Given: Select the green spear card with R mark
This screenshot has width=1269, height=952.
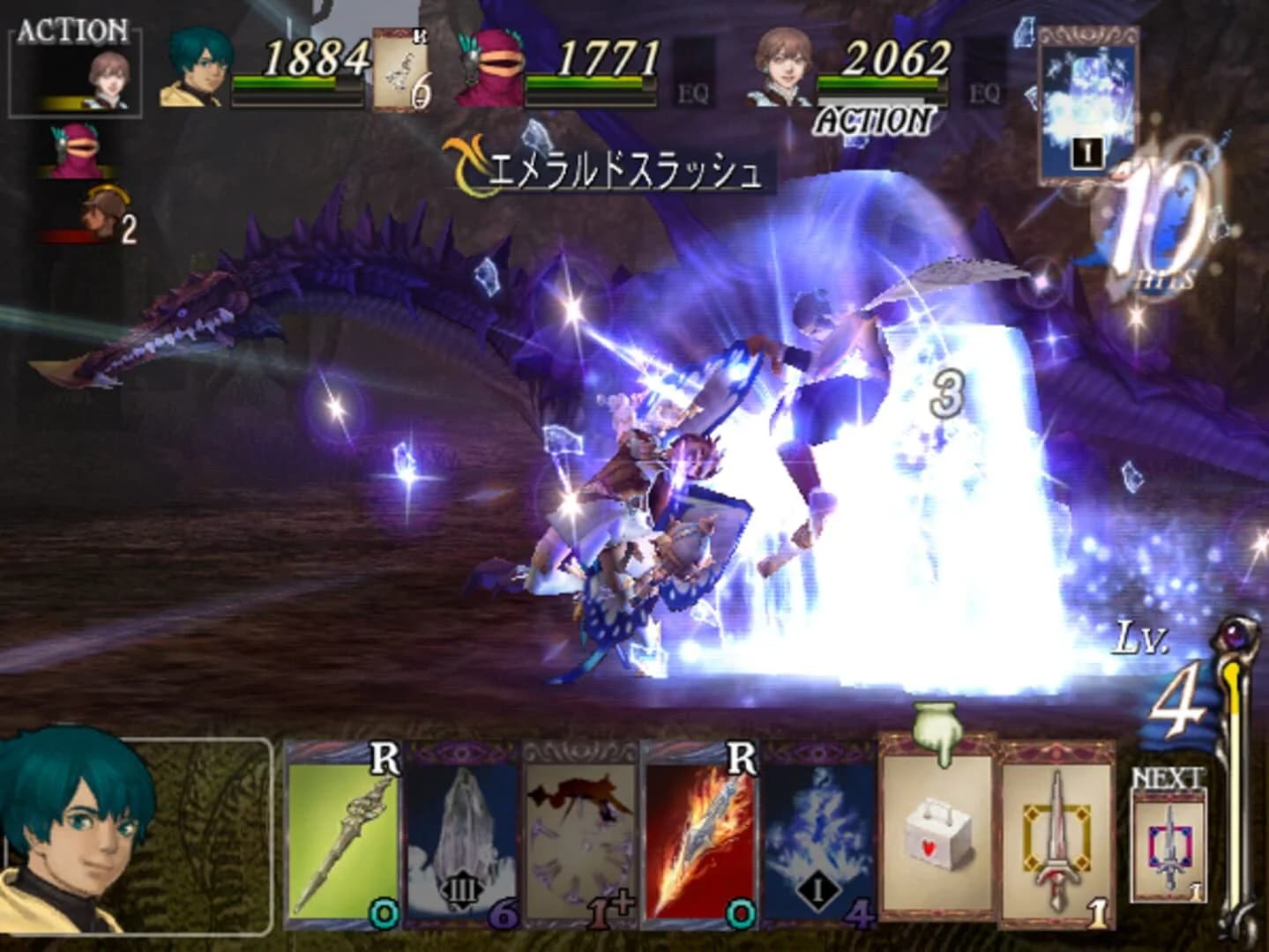Looking at the screenshot, I should (x=344, y=842).
